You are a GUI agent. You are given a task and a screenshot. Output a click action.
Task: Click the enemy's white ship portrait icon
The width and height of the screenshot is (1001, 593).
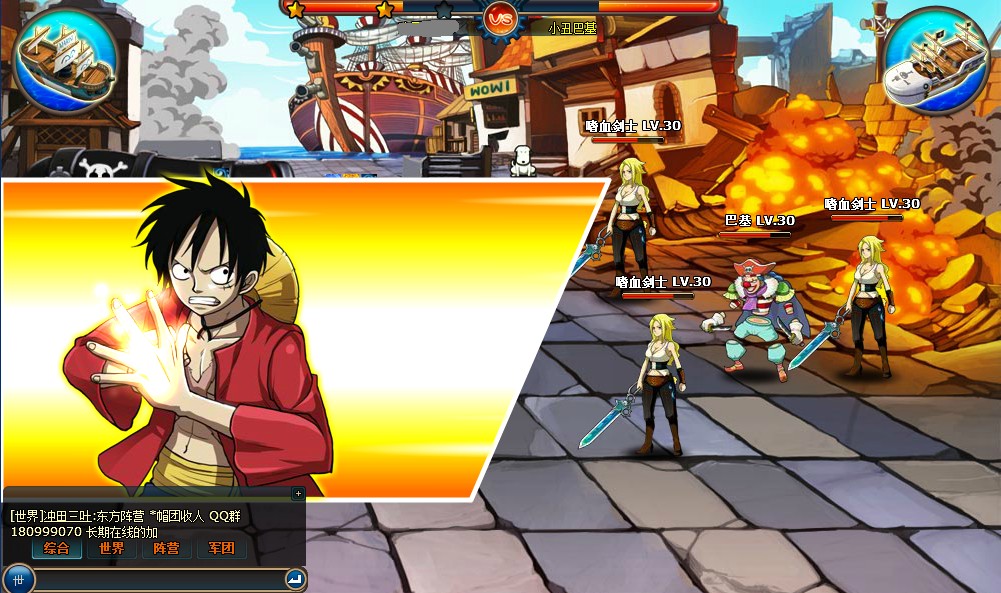click(x=935, y=62)
